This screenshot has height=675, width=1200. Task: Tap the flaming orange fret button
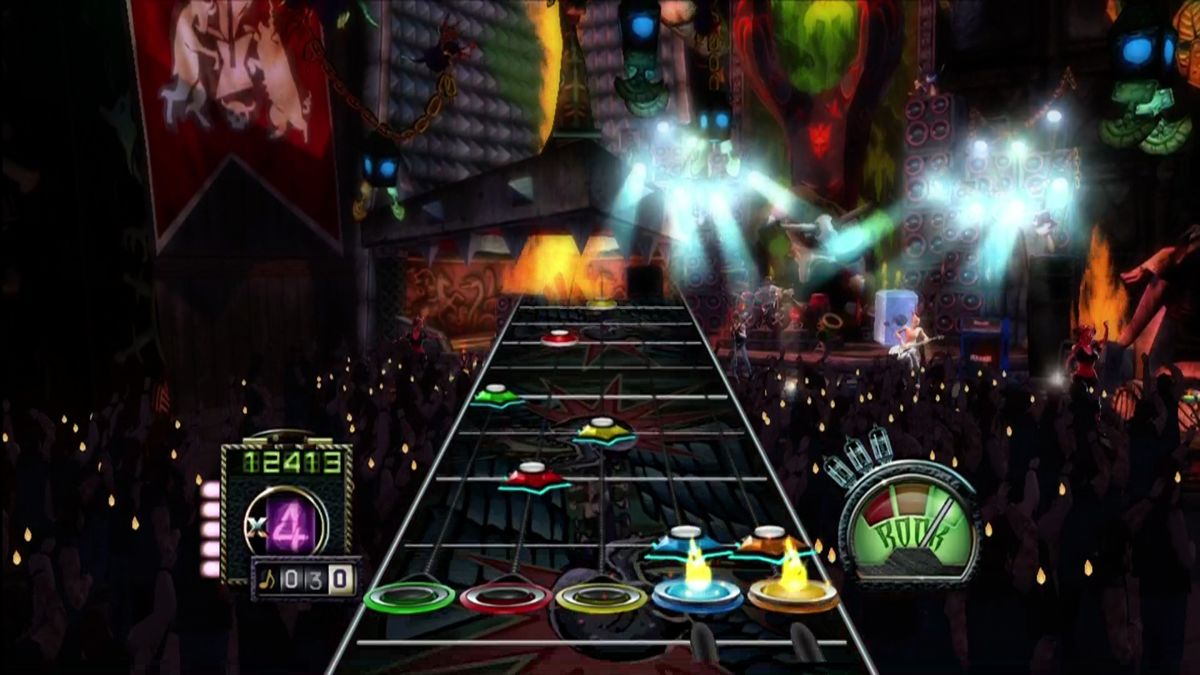(x=793, y=595)
